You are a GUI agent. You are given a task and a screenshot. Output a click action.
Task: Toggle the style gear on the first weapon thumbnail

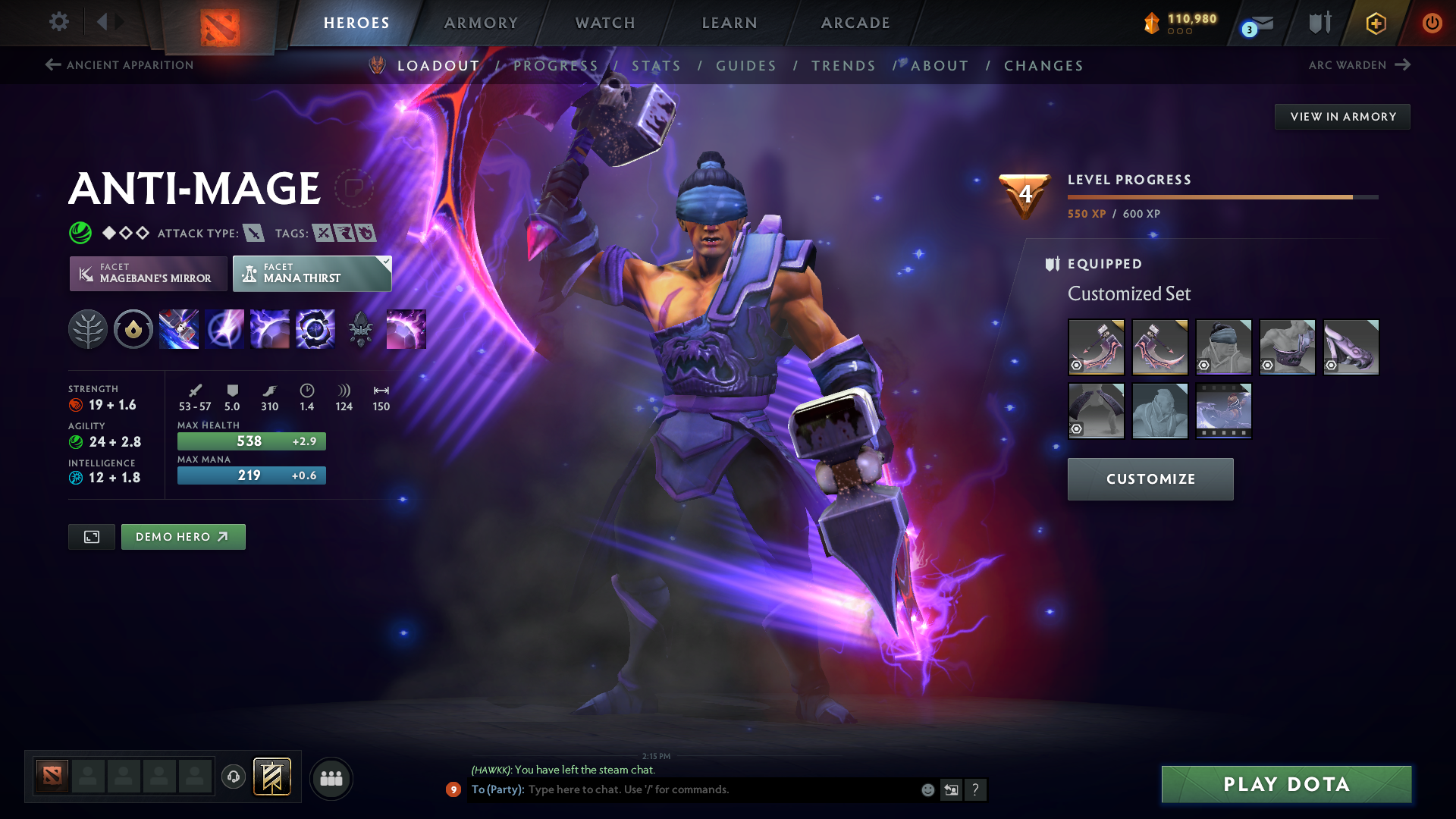click(x=1077, y=366)
